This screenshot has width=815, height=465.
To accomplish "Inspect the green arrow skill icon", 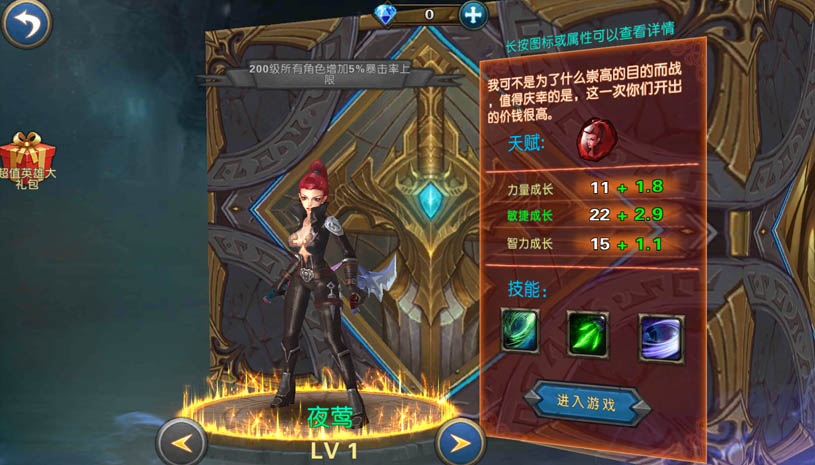I will point(587,333).
